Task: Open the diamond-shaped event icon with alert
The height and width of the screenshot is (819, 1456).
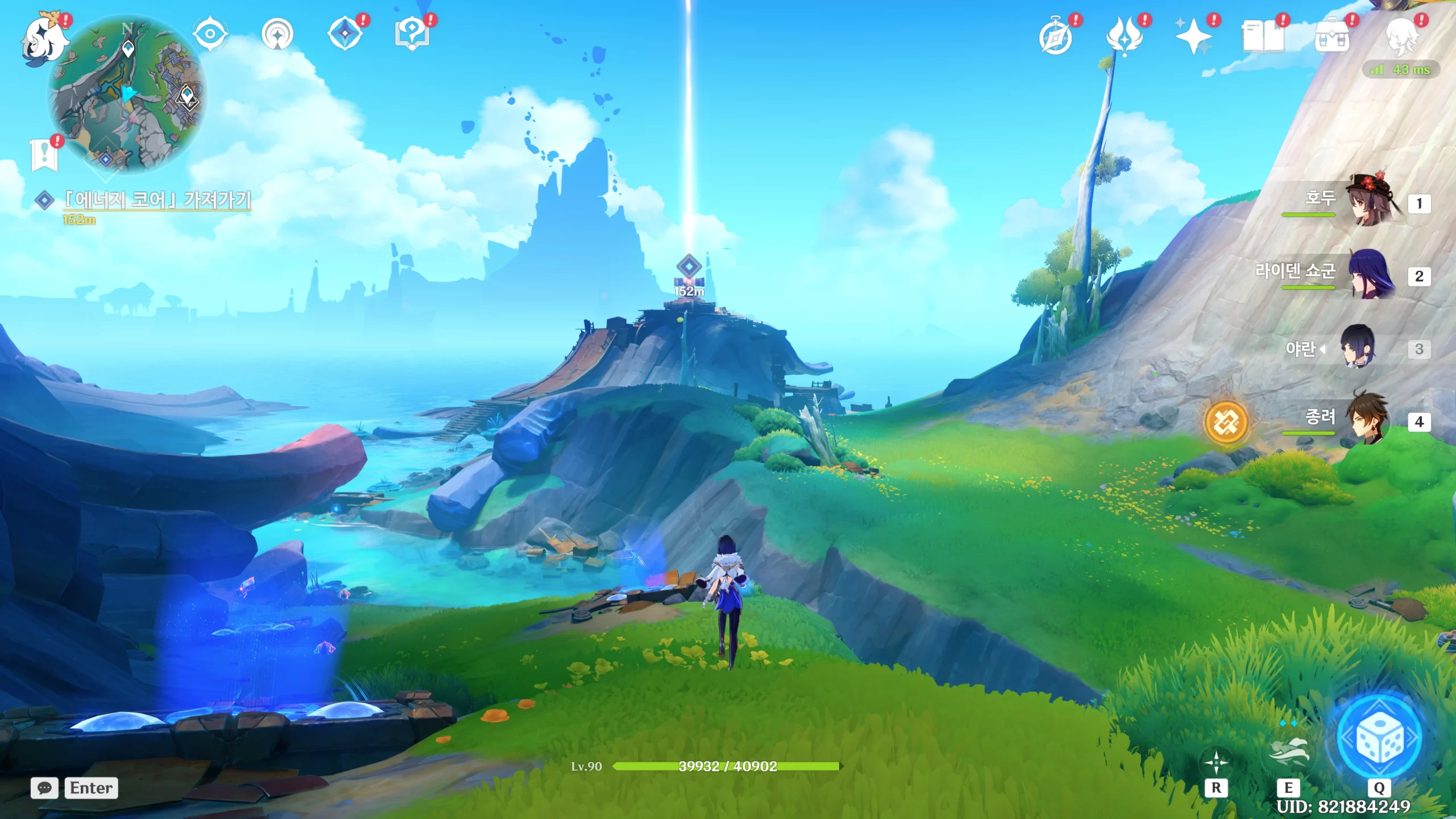Action: tap(345, 33)
